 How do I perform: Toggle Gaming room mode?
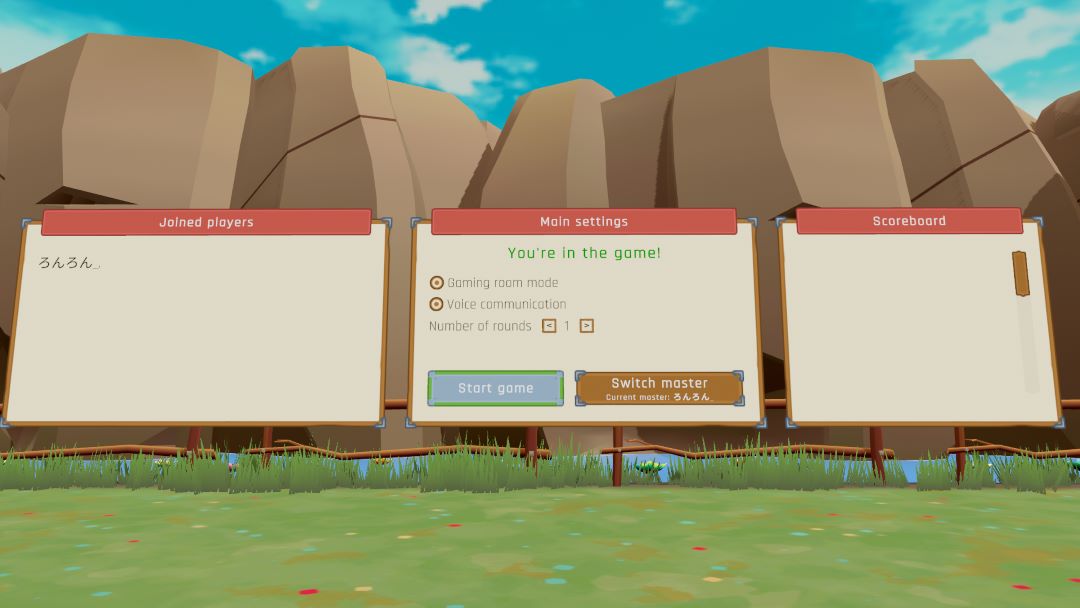pyautogui.click(x=437, y=283)
